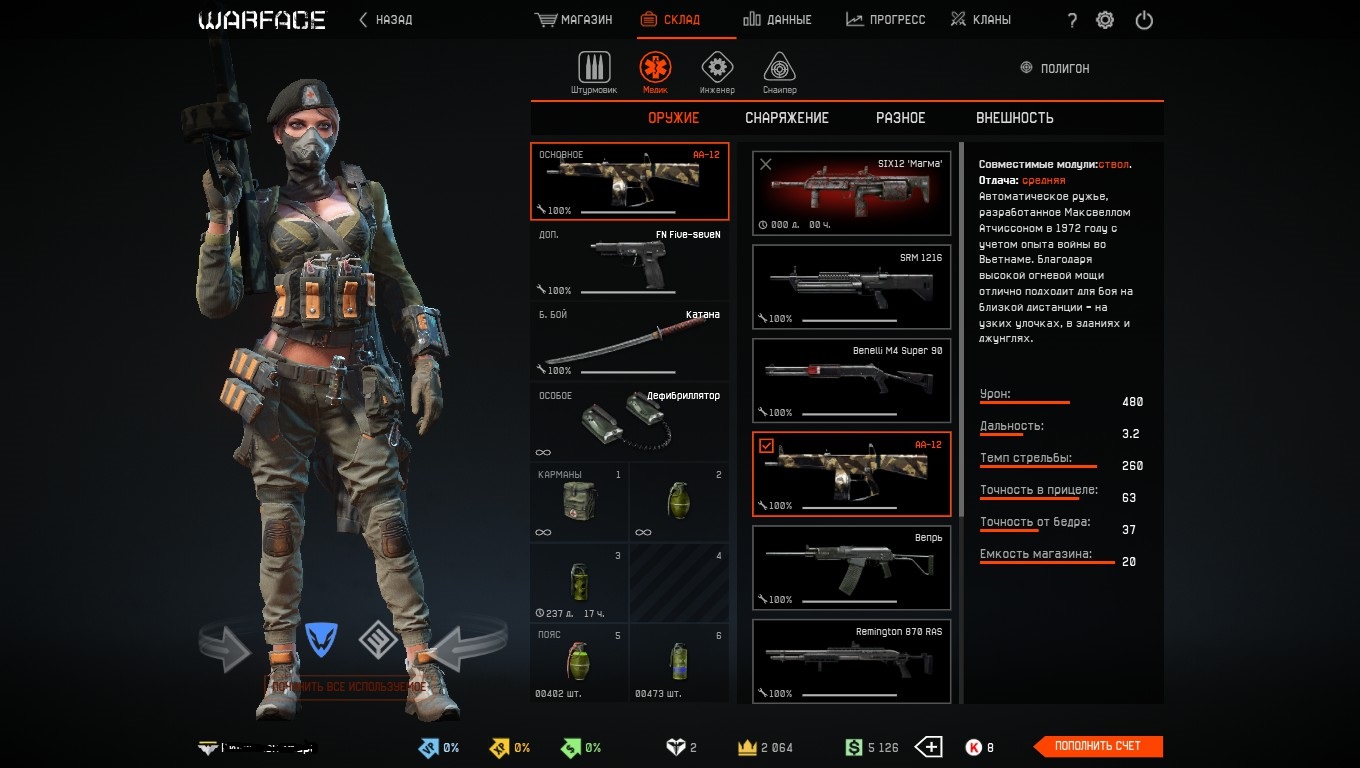This screenshot has width=1360, height=768.
Task: Open the Прогресс menu
Action: coord(886,20)
